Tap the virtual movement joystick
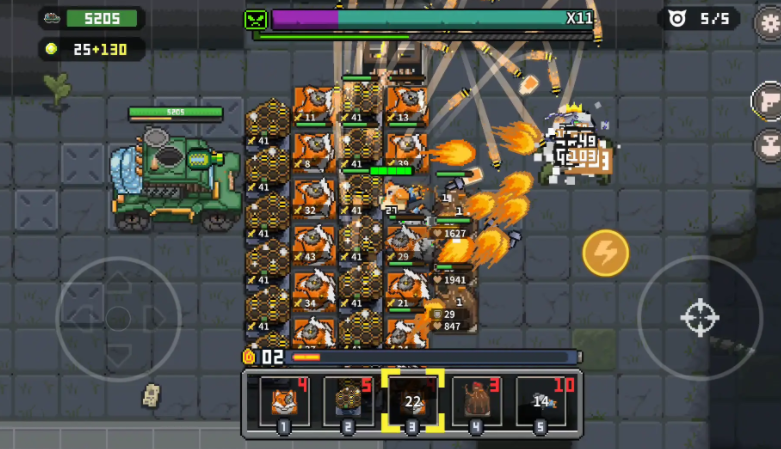 tap(118, 319)
